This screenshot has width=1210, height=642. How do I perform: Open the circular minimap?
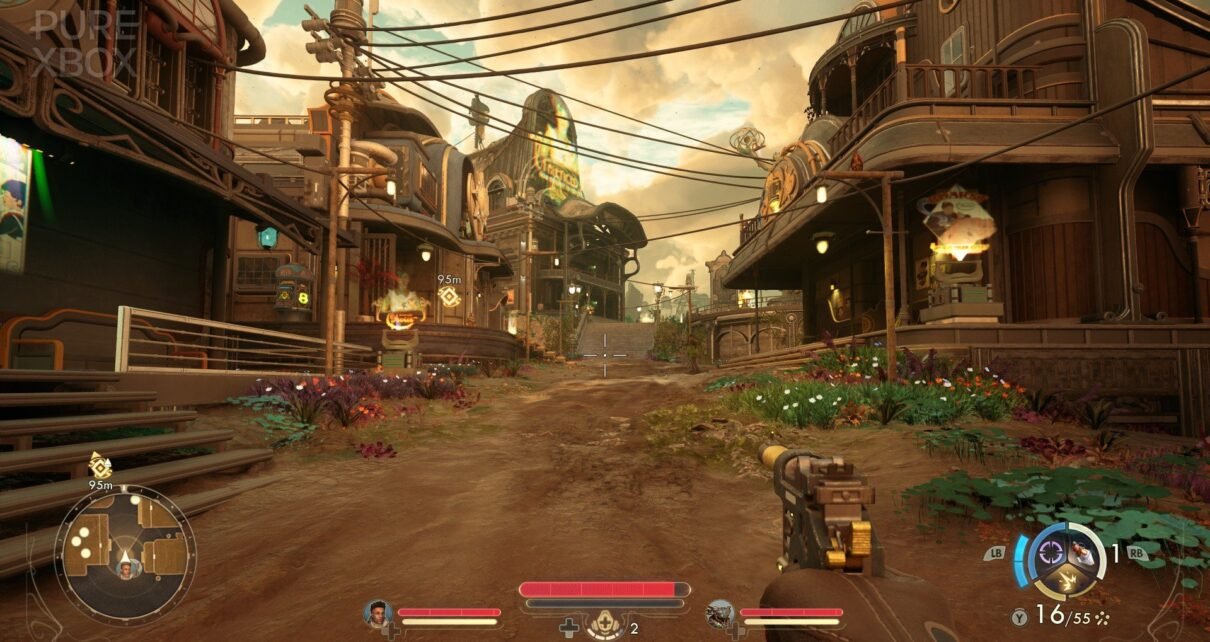click(x=125, y=554)
